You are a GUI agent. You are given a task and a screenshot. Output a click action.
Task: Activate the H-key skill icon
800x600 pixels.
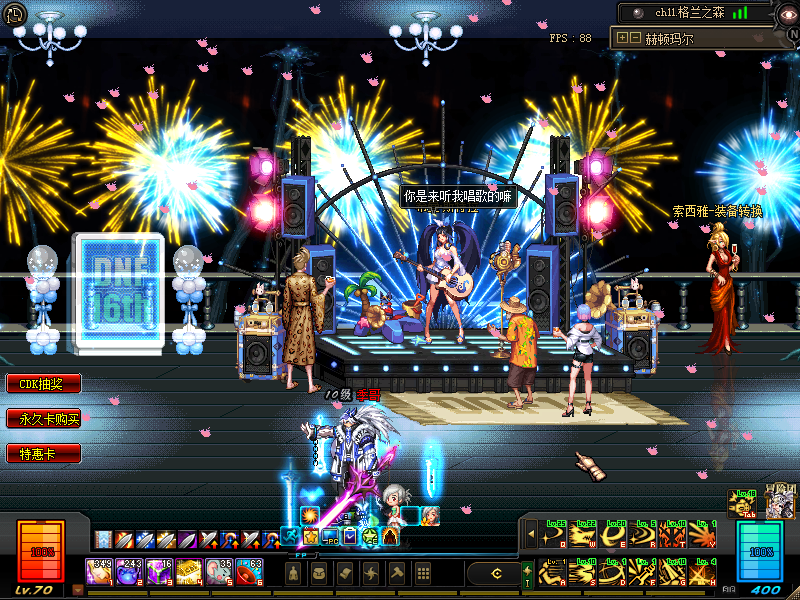point(704,573)
